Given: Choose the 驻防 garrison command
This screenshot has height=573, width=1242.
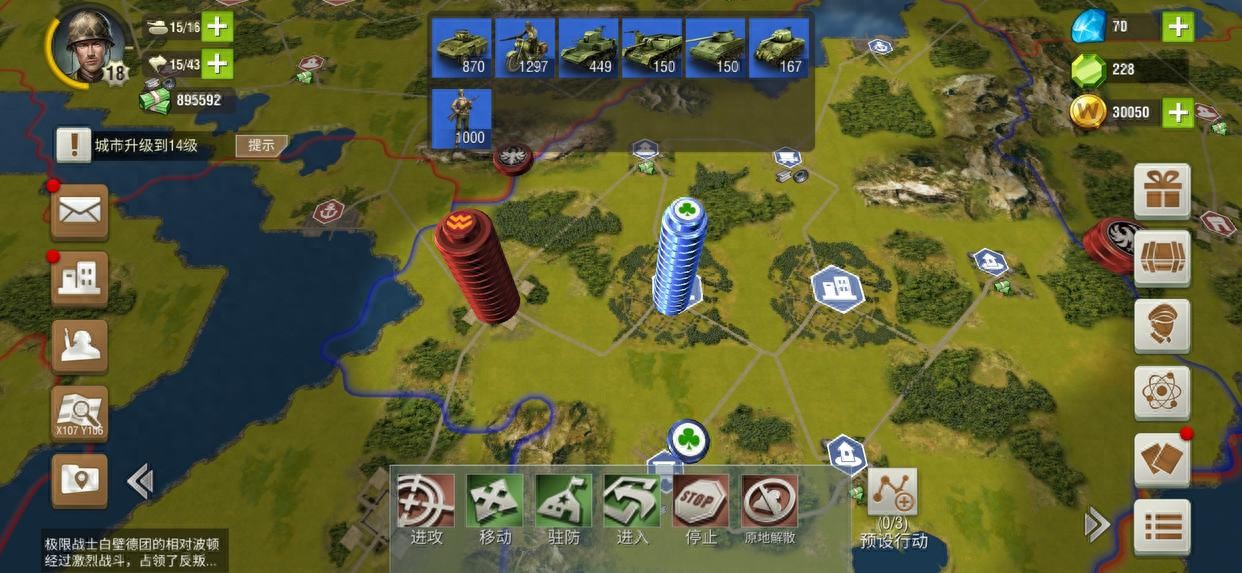Looking at the screenshot, I should pyautogui.click(x=563, y=508).
